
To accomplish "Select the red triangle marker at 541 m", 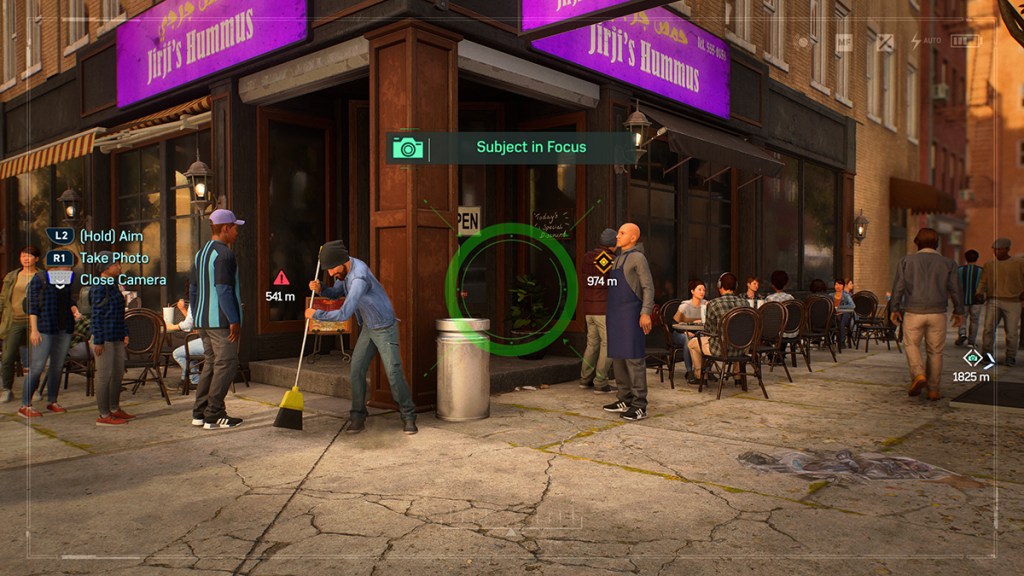I will (281, 278).
